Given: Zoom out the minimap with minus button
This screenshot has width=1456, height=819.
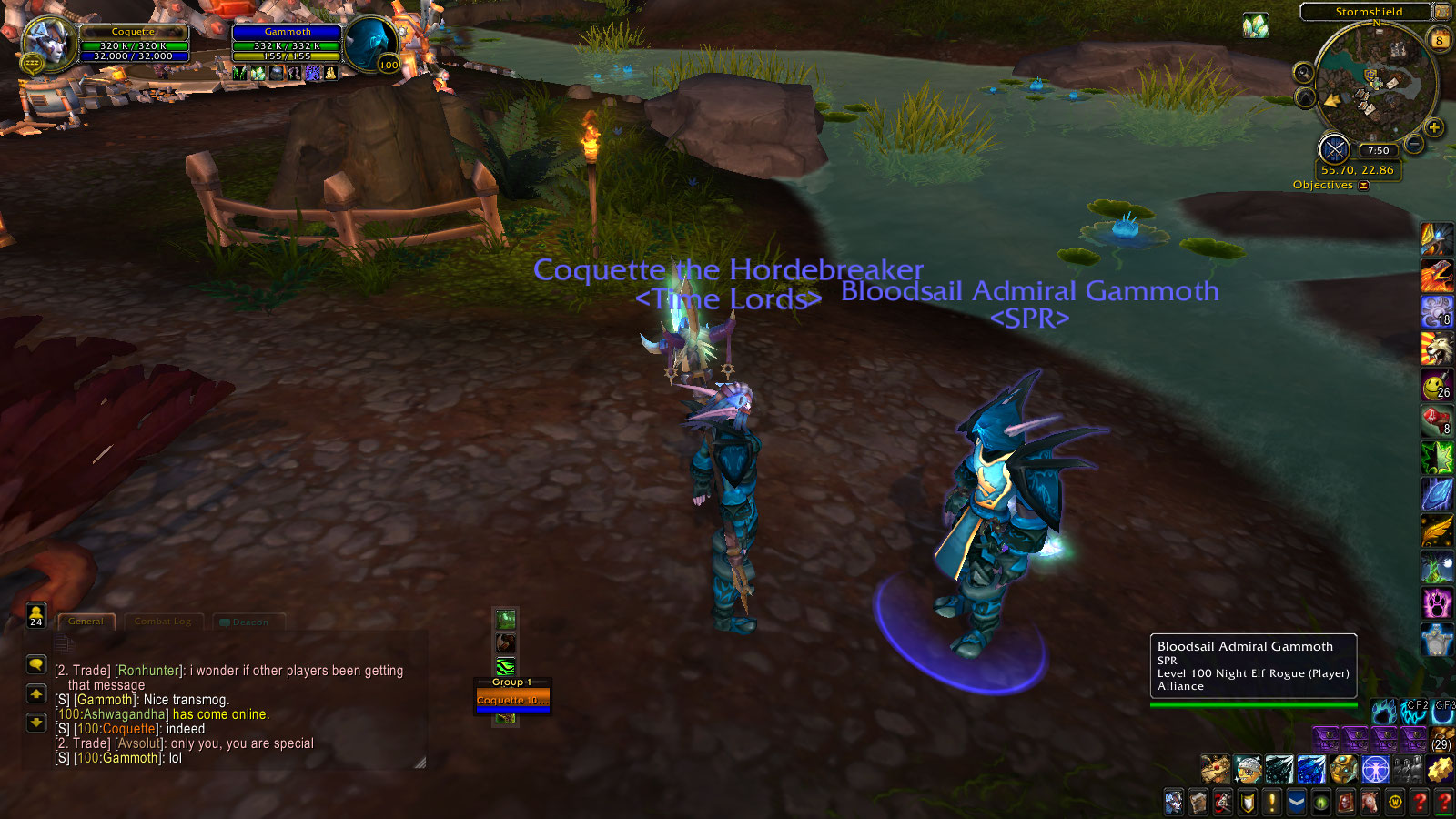Looking at the screenshot, I should tap(1414, 144).
